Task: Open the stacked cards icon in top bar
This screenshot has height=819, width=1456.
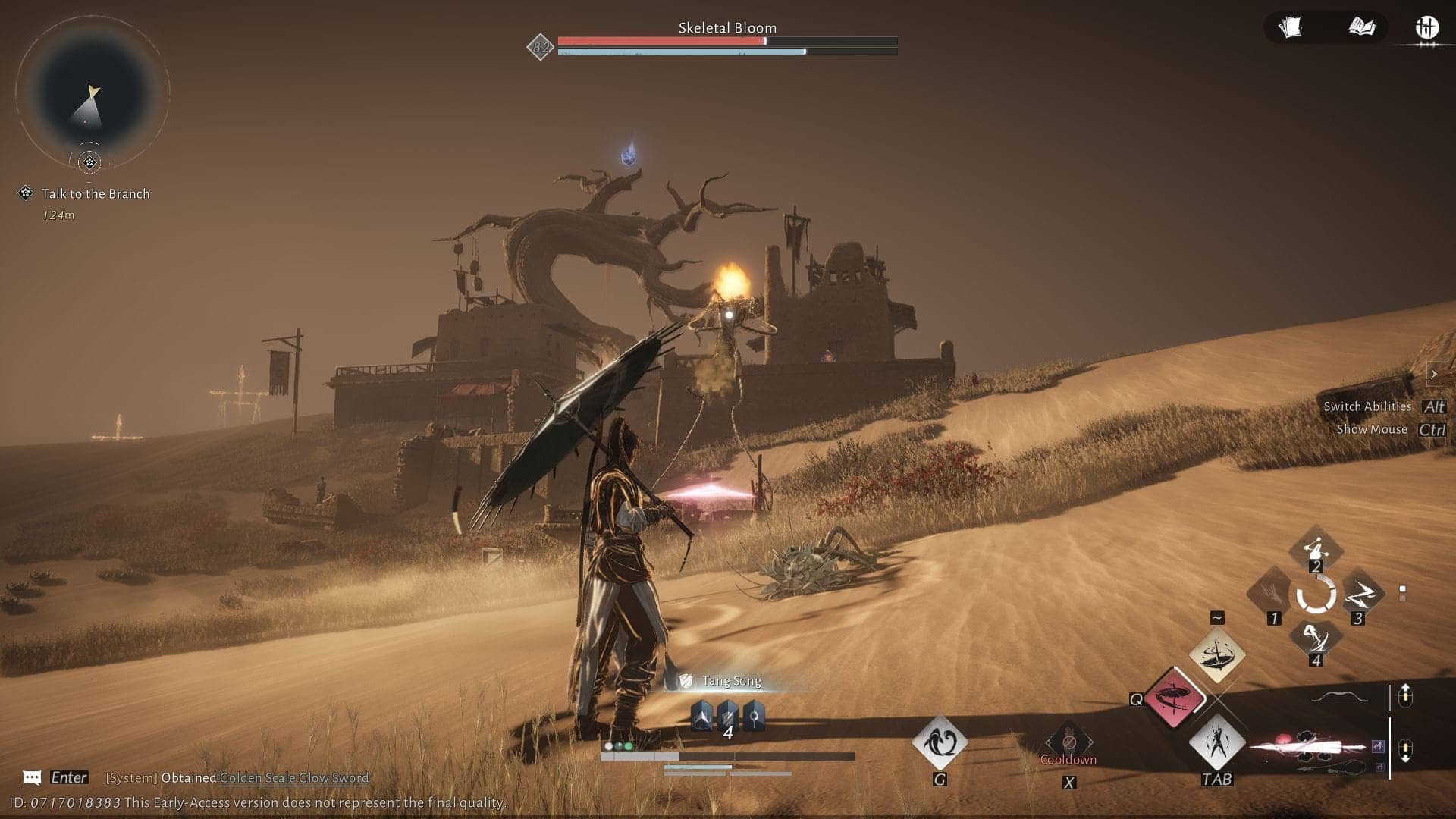Action: [x=1290, y=28]
